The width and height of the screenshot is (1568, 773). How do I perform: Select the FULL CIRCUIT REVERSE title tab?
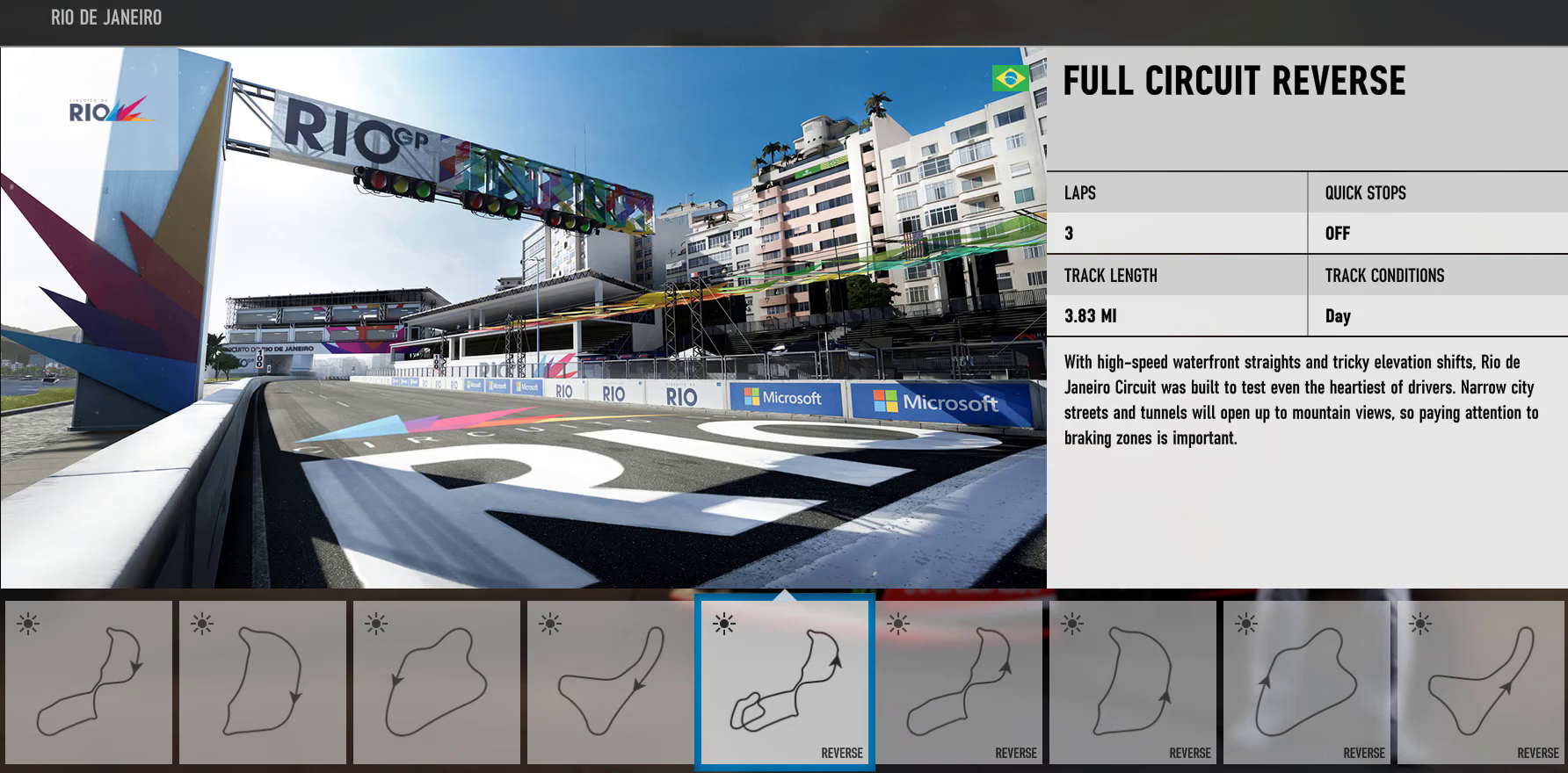[1234, 82]
